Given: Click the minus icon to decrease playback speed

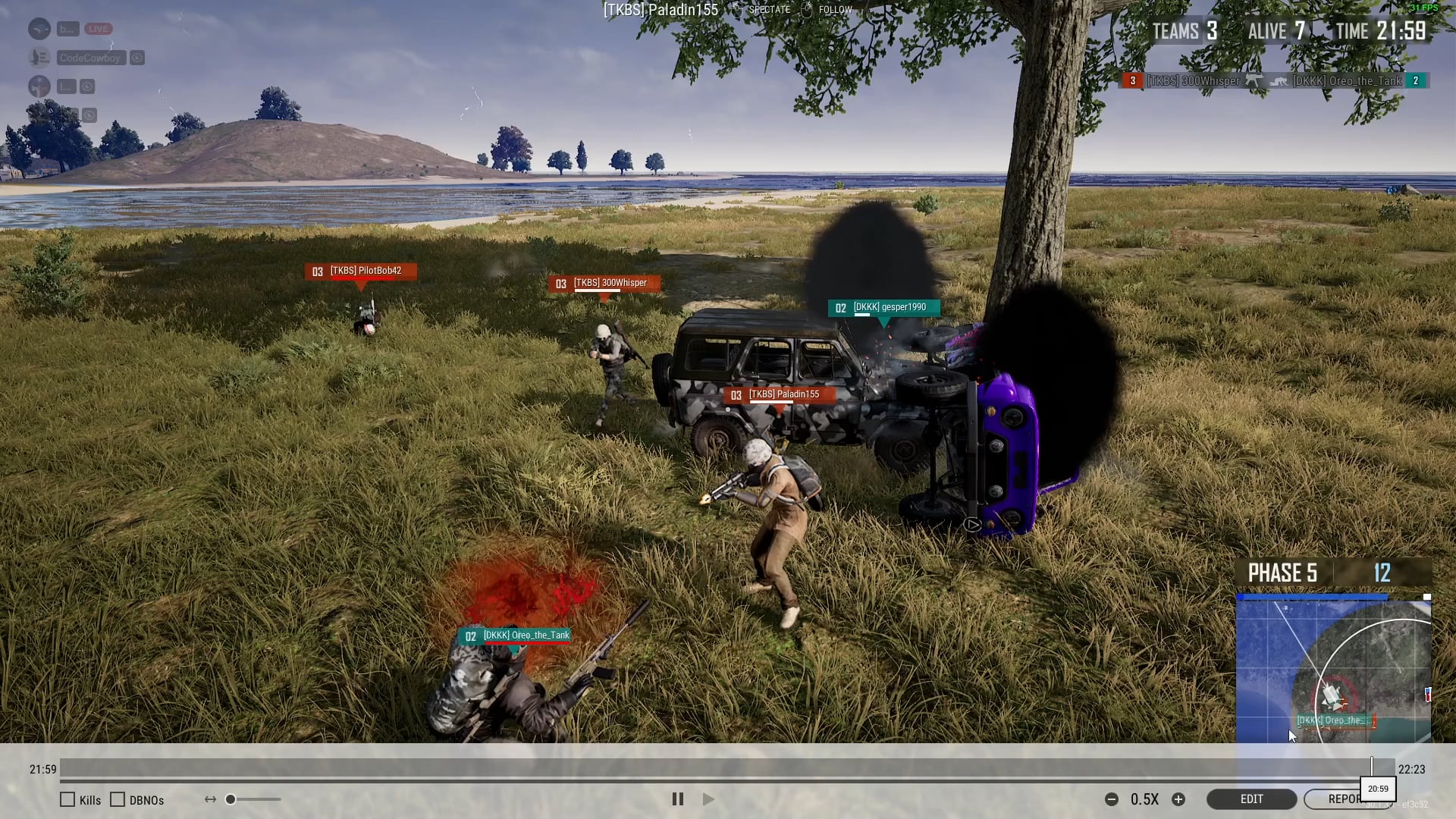Looking at the screenshot, I should (x=1112, y=799).
